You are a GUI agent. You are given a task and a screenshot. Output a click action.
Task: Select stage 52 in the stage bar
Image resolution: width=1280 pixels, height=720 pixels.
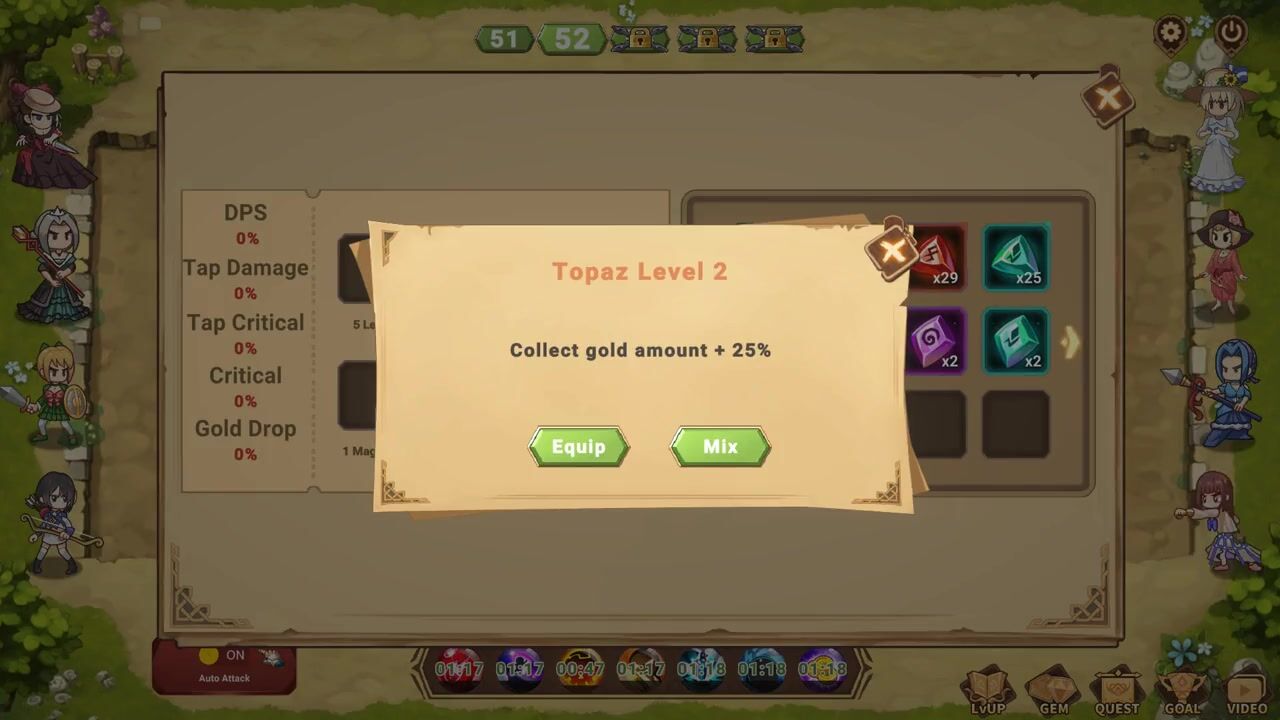[572, 39]
